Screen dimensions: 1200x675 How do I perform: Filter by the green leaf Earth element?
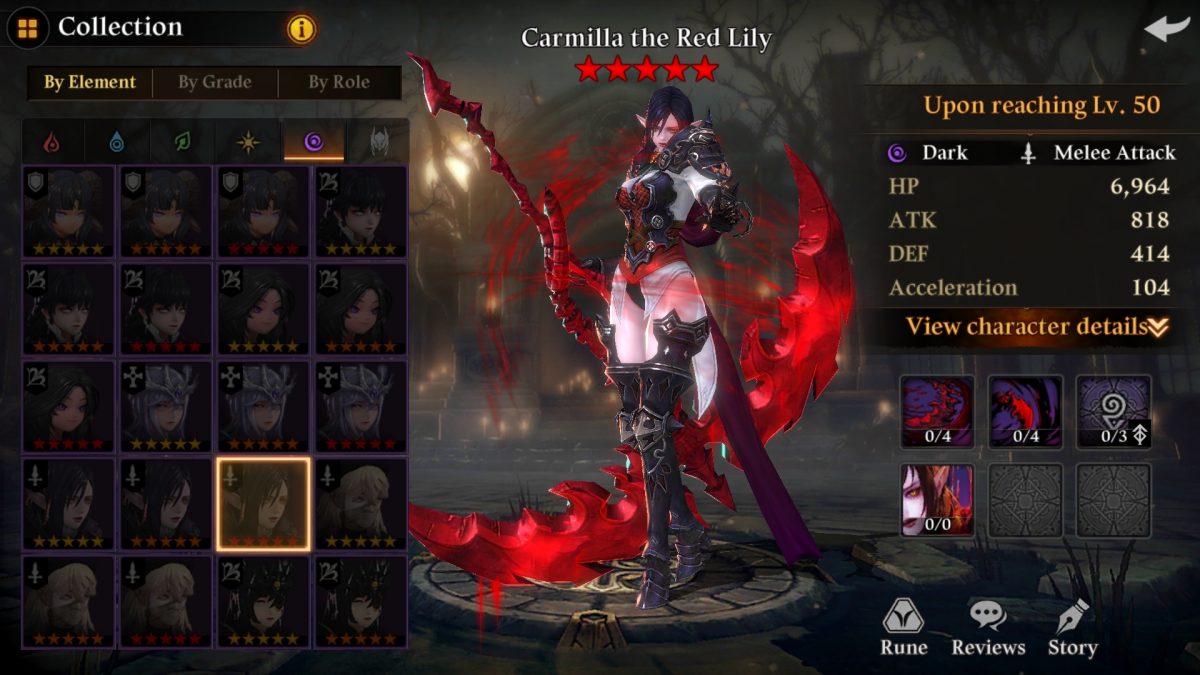(x=183, y=143)
